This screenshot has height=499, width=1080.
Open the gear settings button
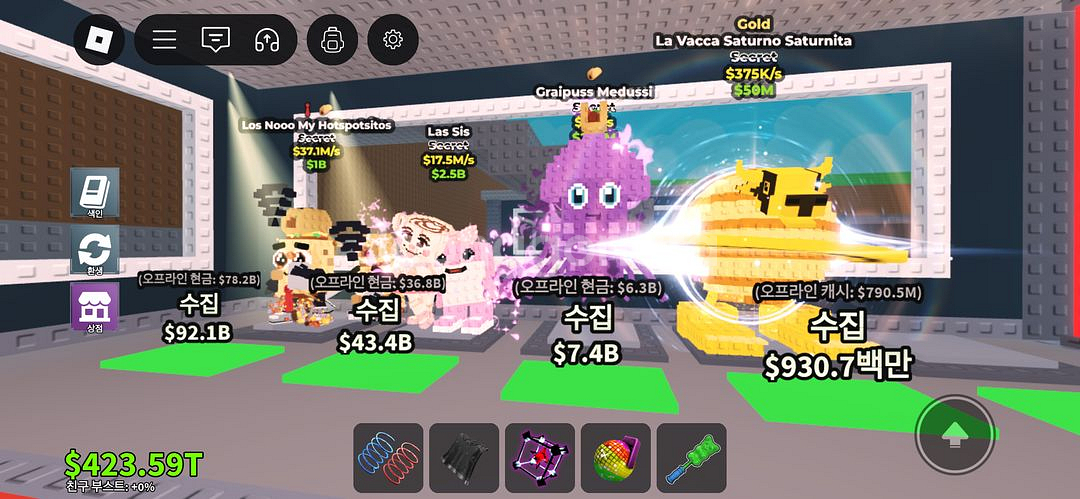click(393, 40)
